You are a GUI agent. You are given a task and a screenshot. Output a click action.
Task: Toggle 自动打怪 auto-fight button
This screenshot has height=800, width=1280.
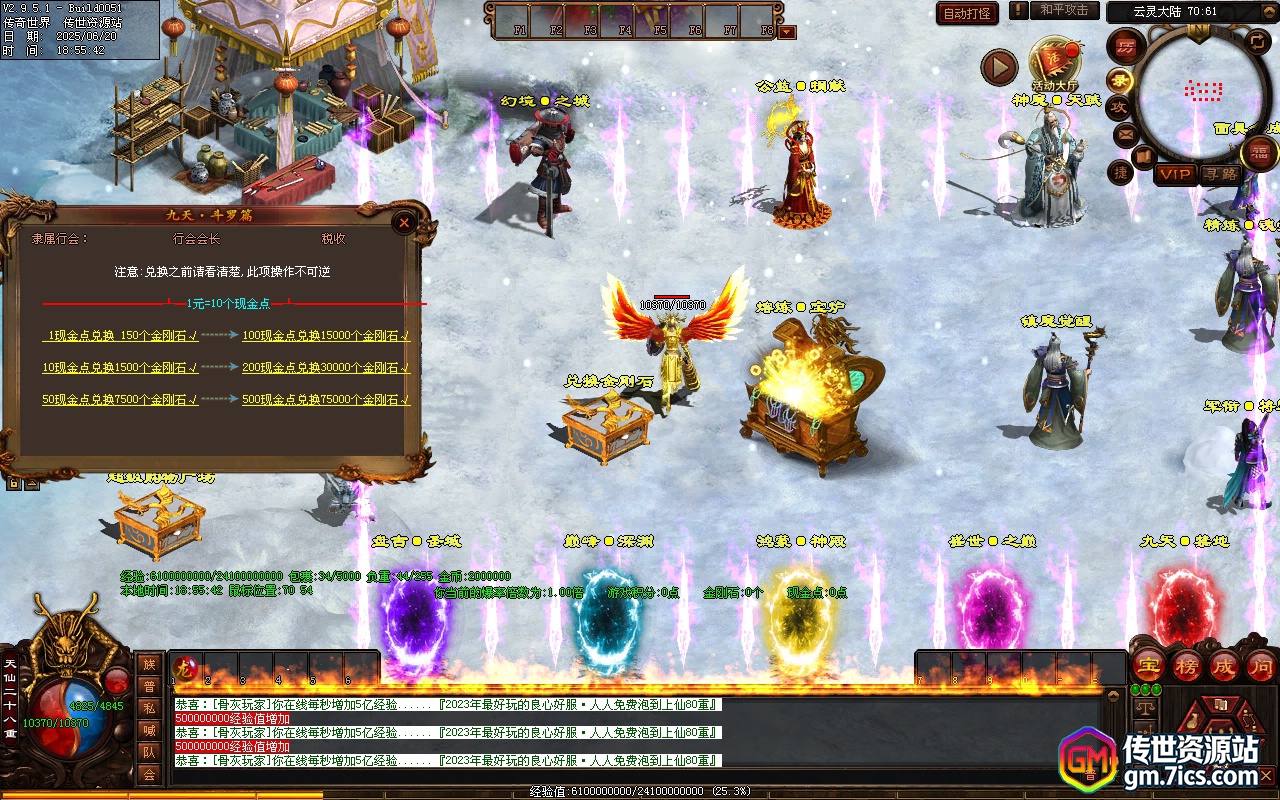[x=967, y=13]
